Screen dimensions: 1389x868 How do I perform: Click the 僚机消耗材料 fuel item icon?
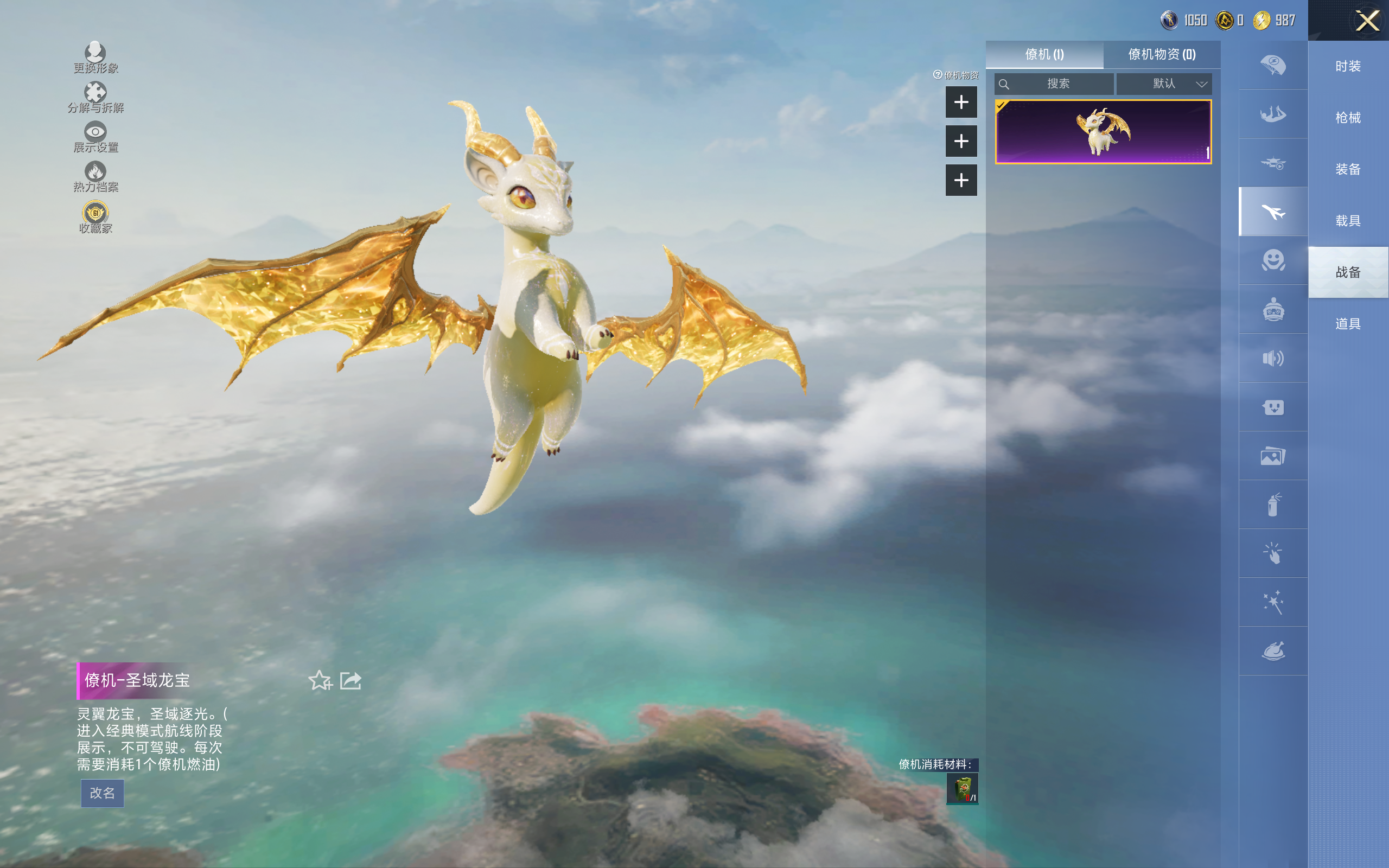(962, 789)
